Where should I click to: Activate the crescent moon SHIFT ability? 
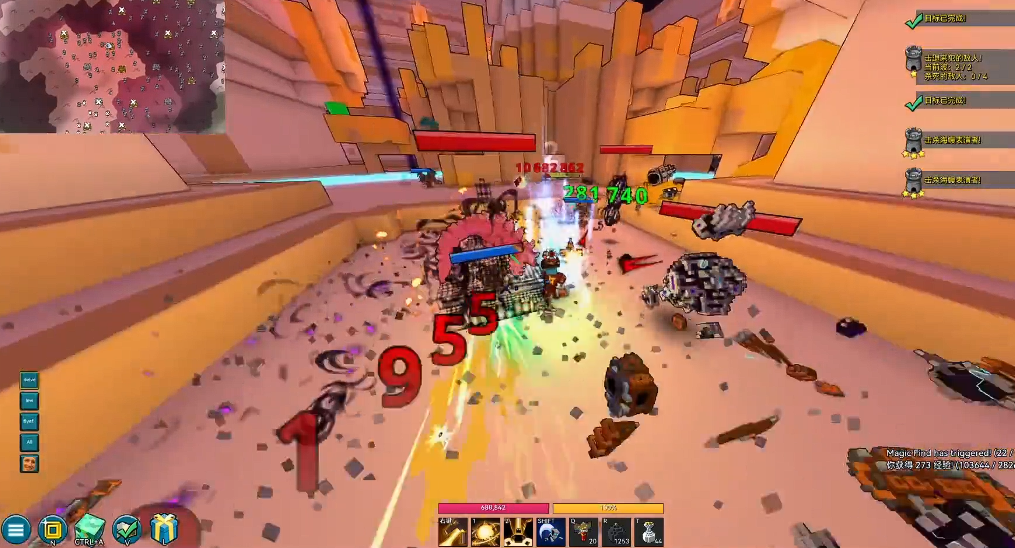551,532
